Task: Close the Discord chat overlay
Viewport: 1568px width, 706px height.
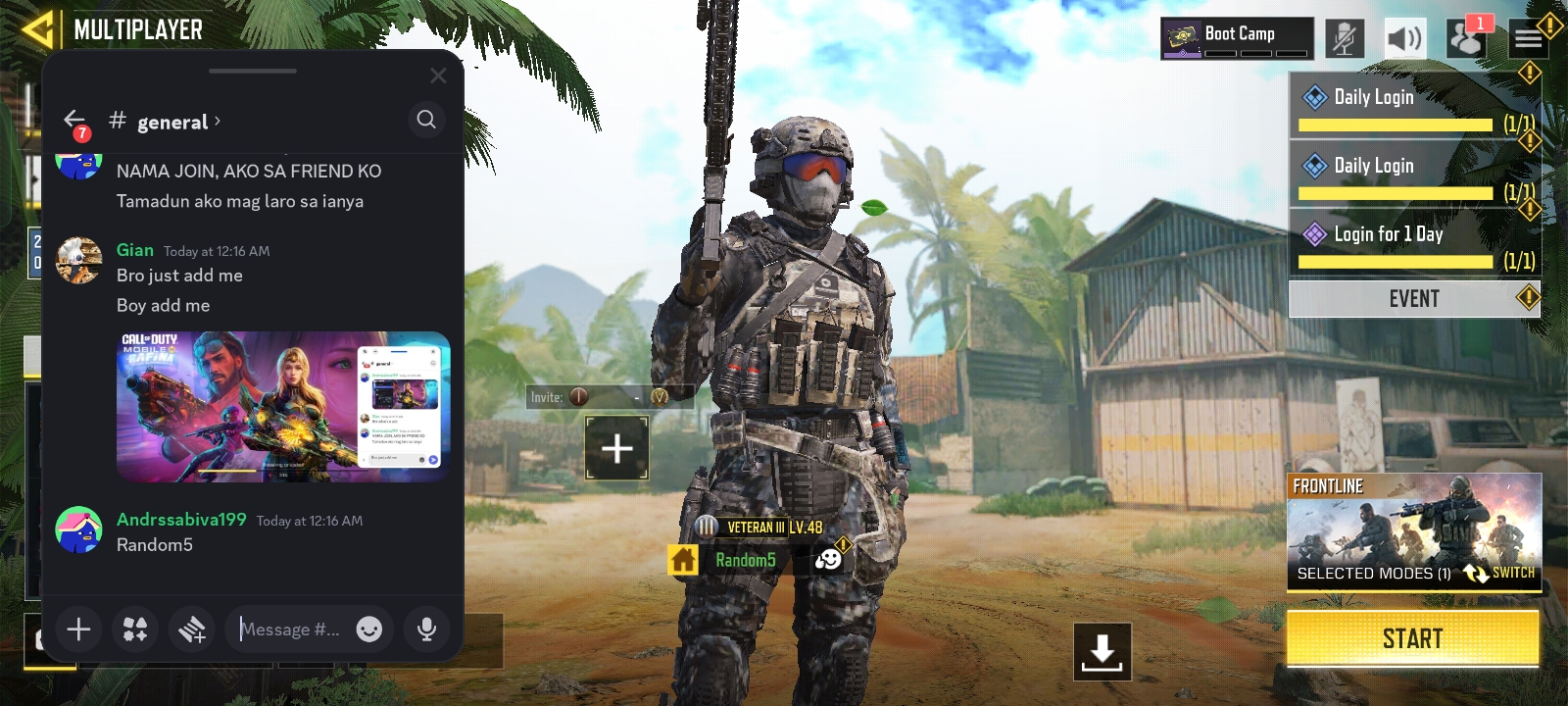Action: [438, 76]
